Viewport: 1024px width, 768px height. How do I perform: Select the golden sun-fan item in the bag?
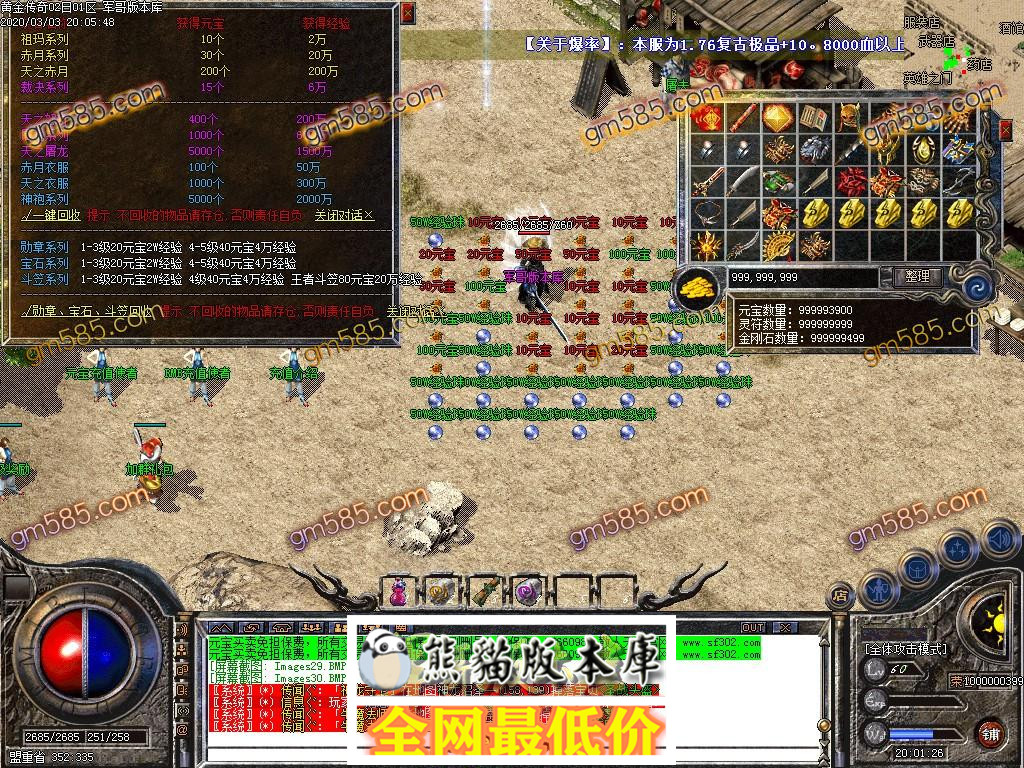(777, 245)
